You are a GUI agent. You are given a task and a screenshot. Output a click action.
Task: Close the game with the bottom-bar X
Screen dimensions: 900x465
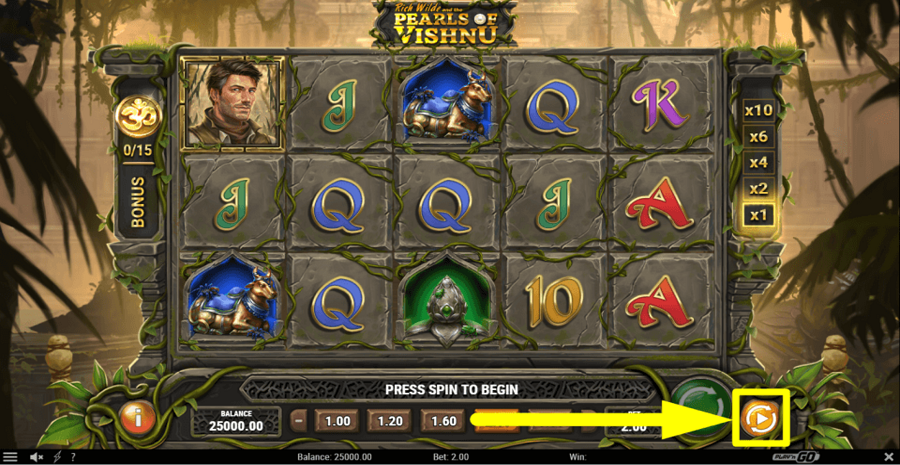(x=889, y=457)
